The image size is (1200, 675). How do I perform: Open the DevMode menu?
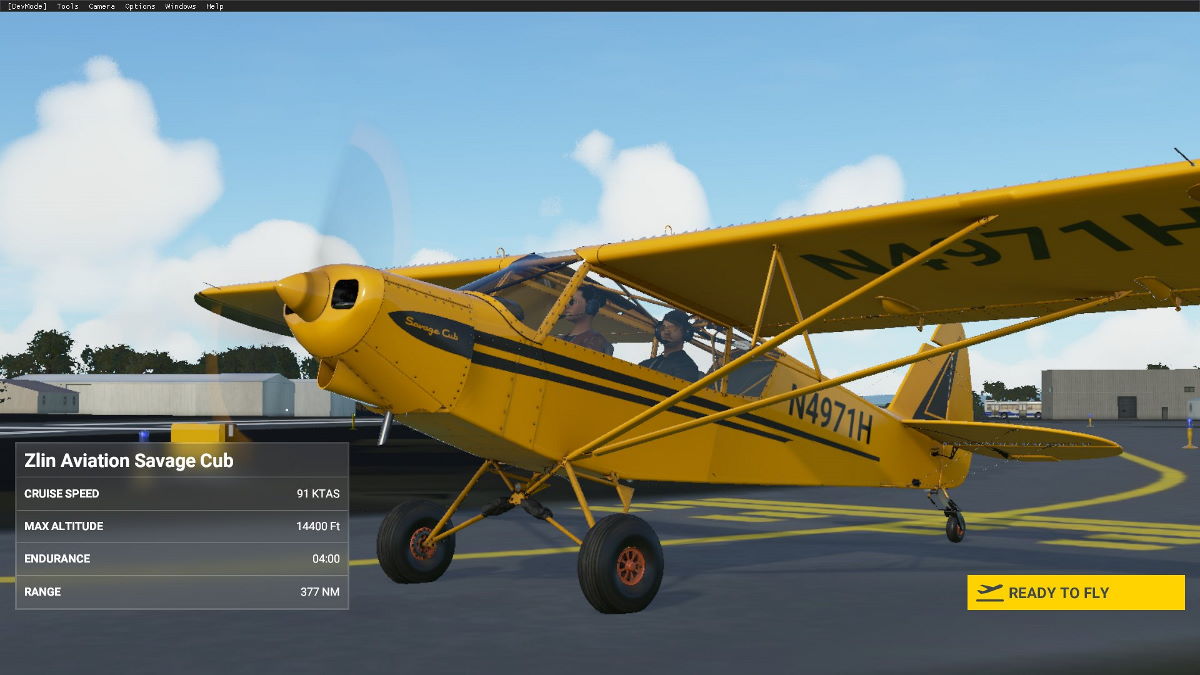(x=27, y=6)
